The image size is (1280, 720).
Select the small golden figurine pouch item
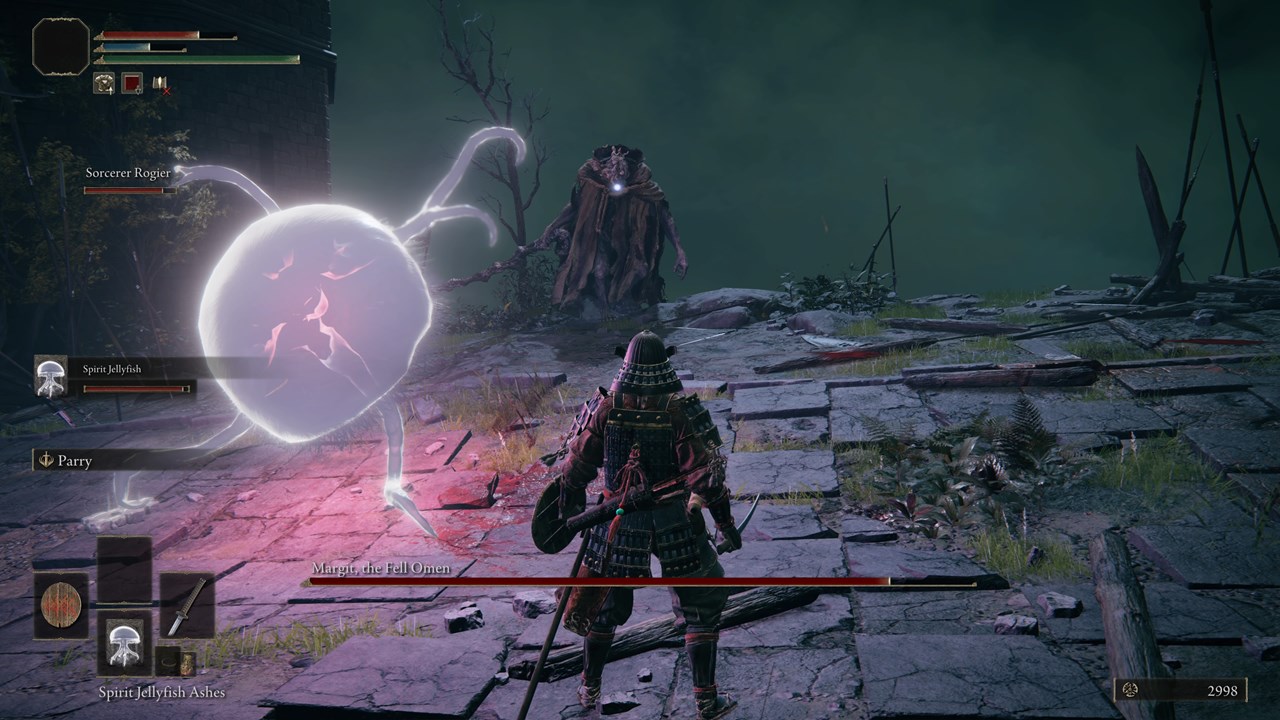[x=188, y=662]
